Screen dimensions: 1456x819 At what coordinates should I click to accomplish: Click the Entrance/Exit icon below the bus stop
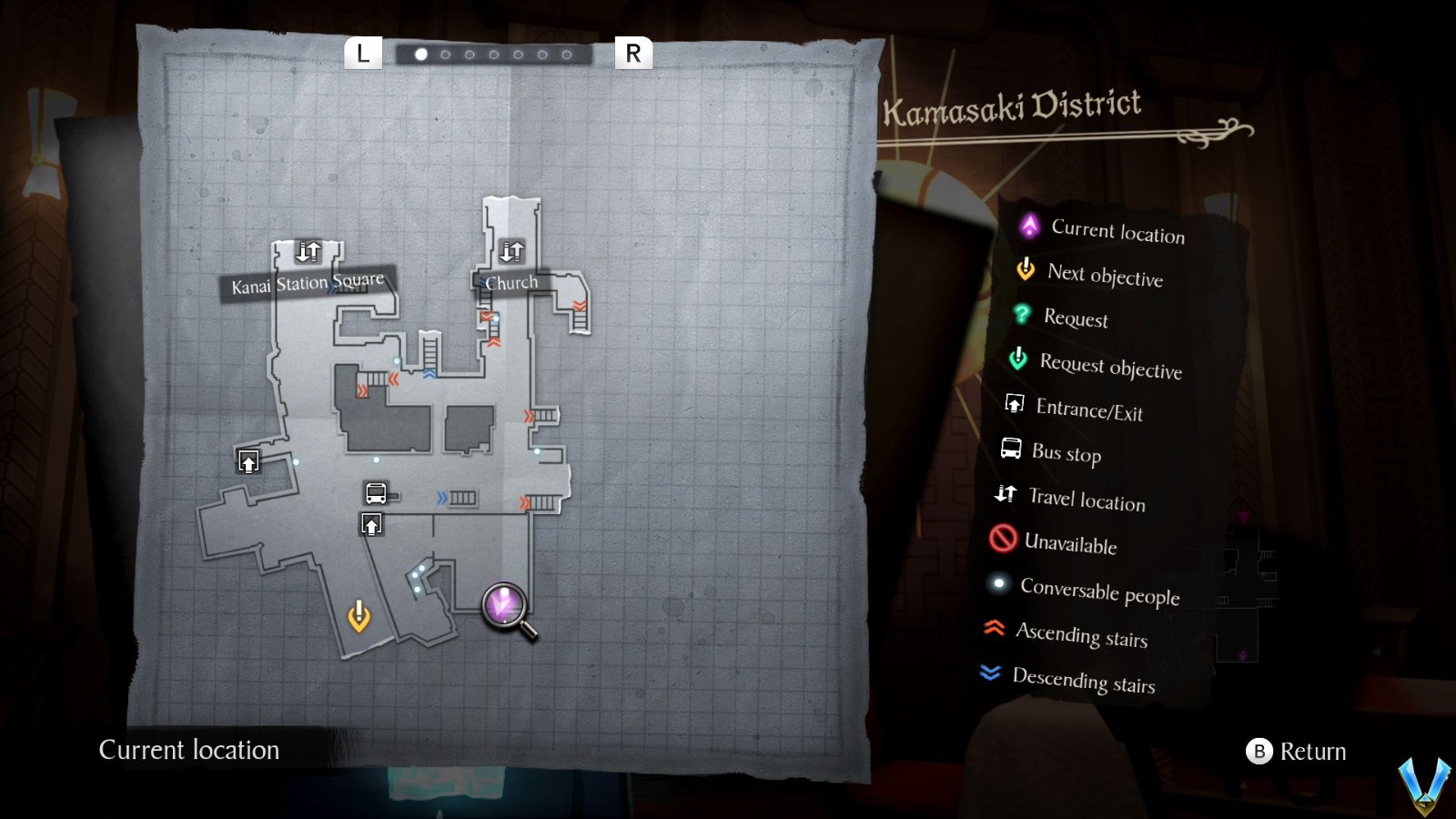[371, 524]
